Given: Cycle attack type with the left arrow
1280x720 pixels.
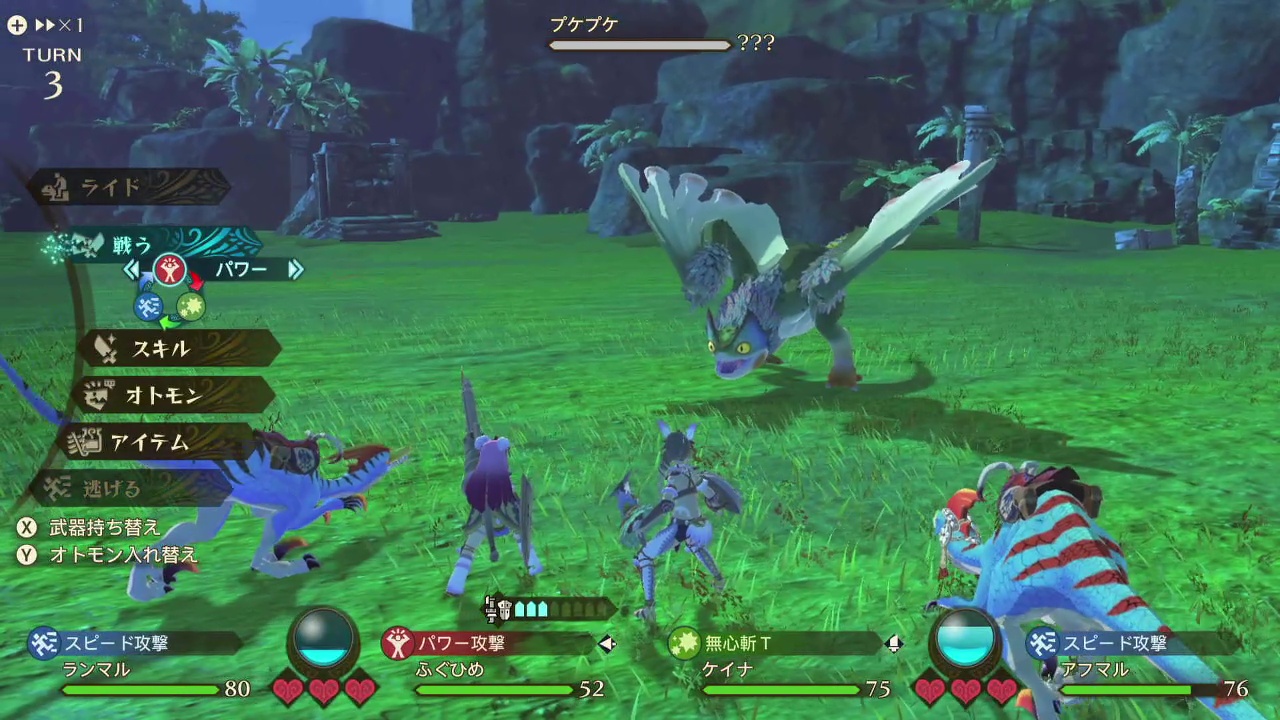Looking at the screenshot, I should (x=132, y=269).
